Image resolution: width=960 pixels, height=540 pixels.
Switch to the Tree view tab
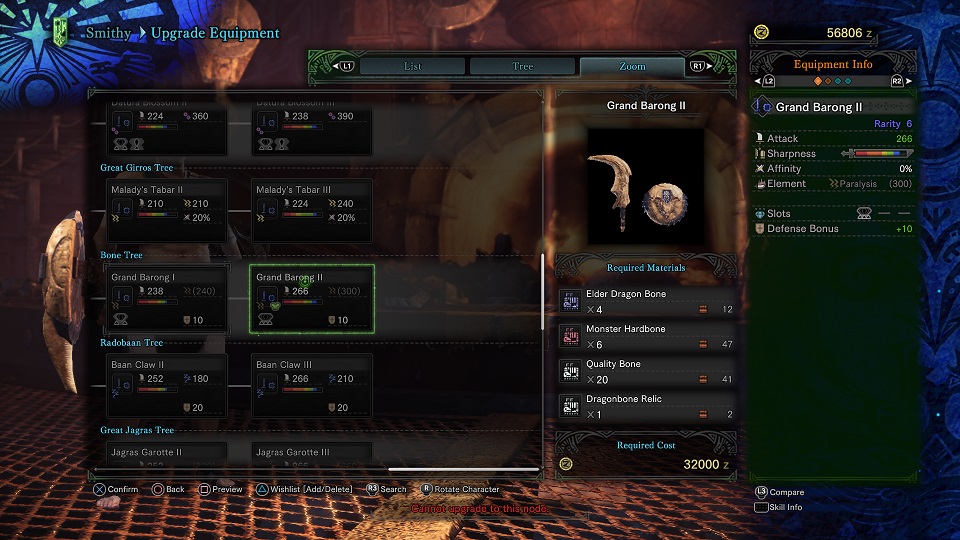(522, 66)
